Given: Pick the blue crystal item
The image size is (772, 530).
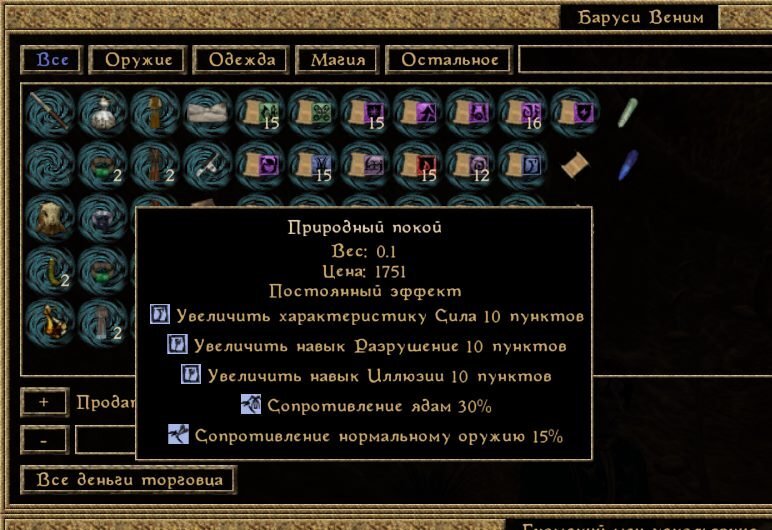Looking at the screenshot, I should (x=627, y=163).
